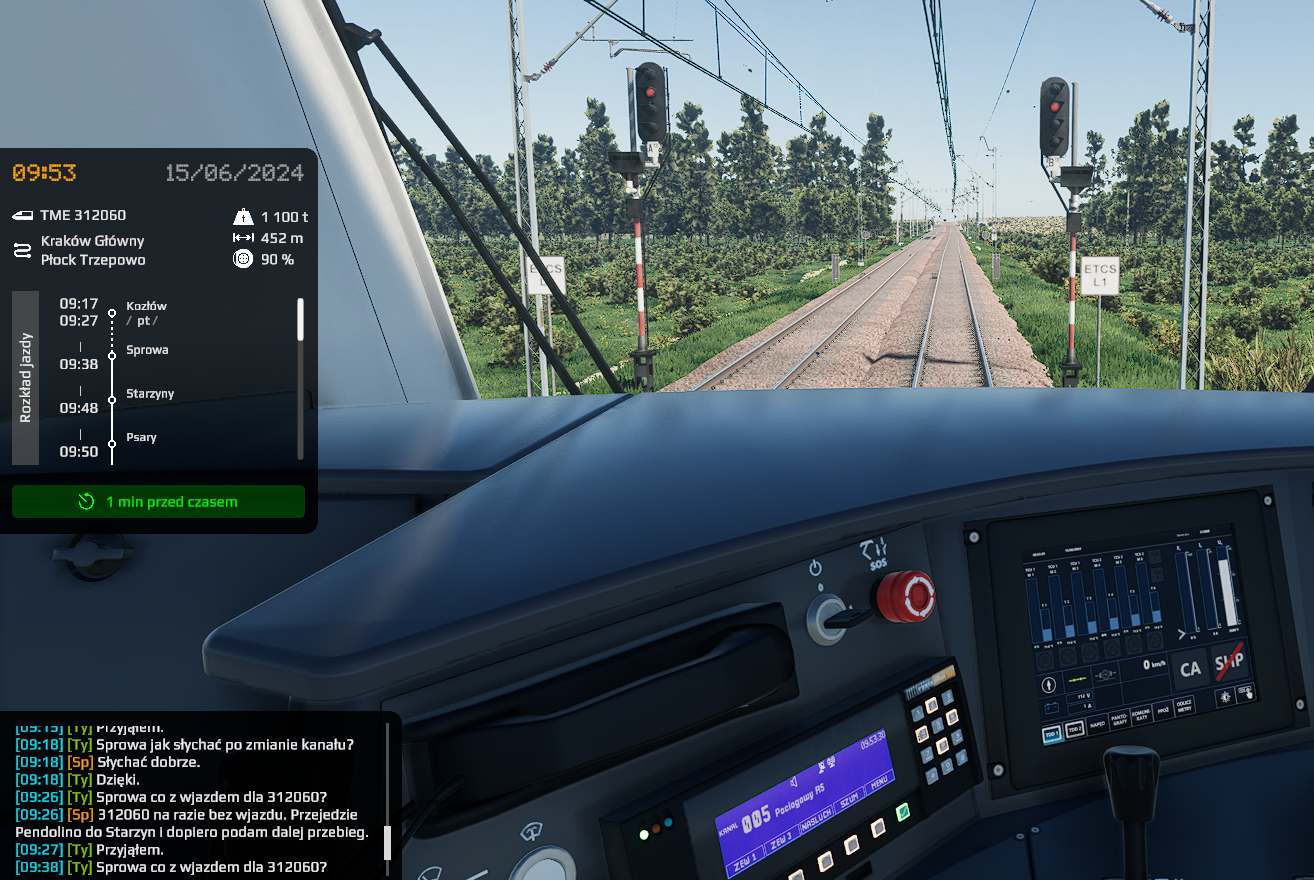Pick the Psary stop in the timetable

(x=141, y=438)
